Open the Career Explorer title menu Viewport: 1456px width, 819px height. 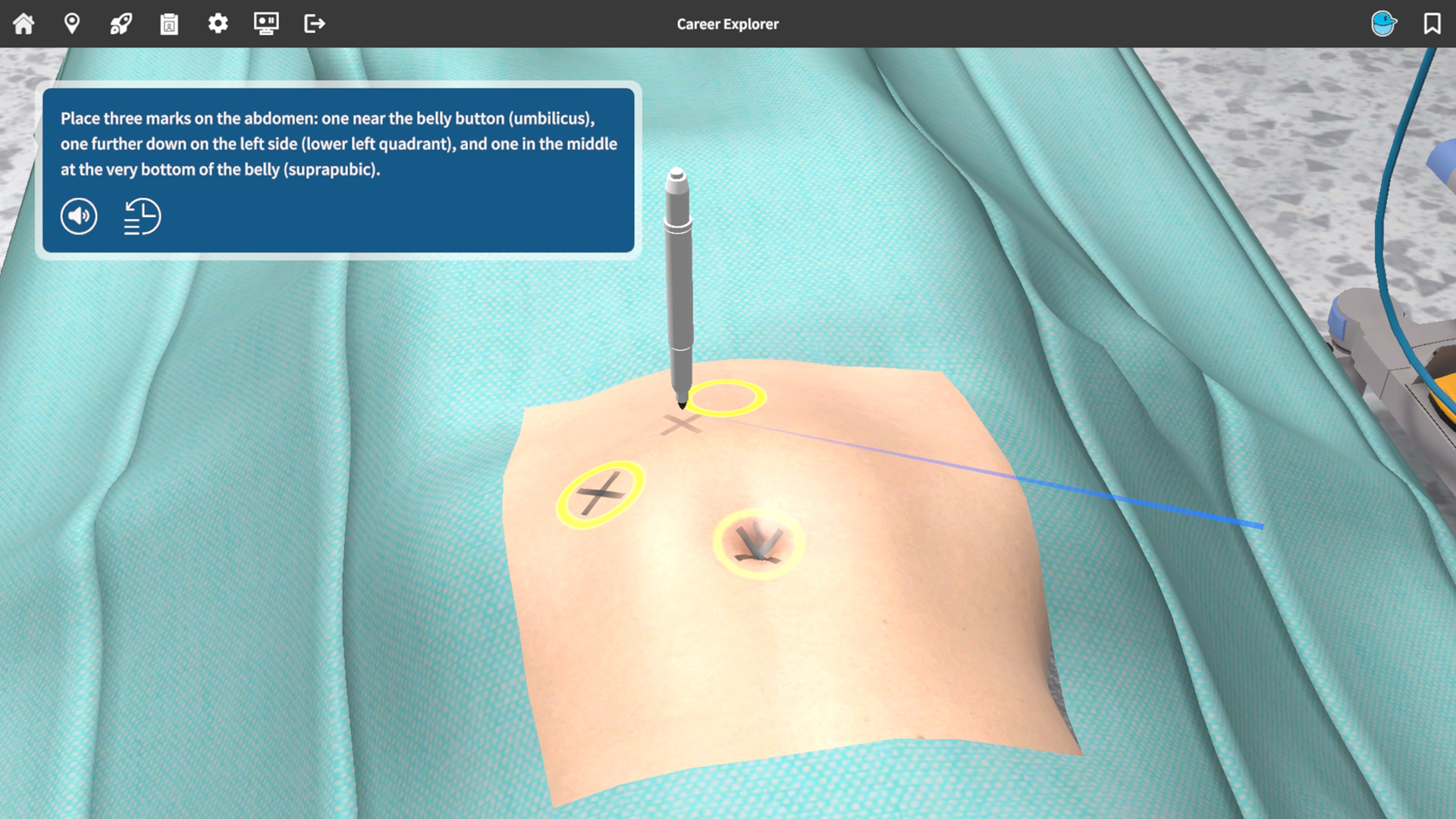point(726,24)
